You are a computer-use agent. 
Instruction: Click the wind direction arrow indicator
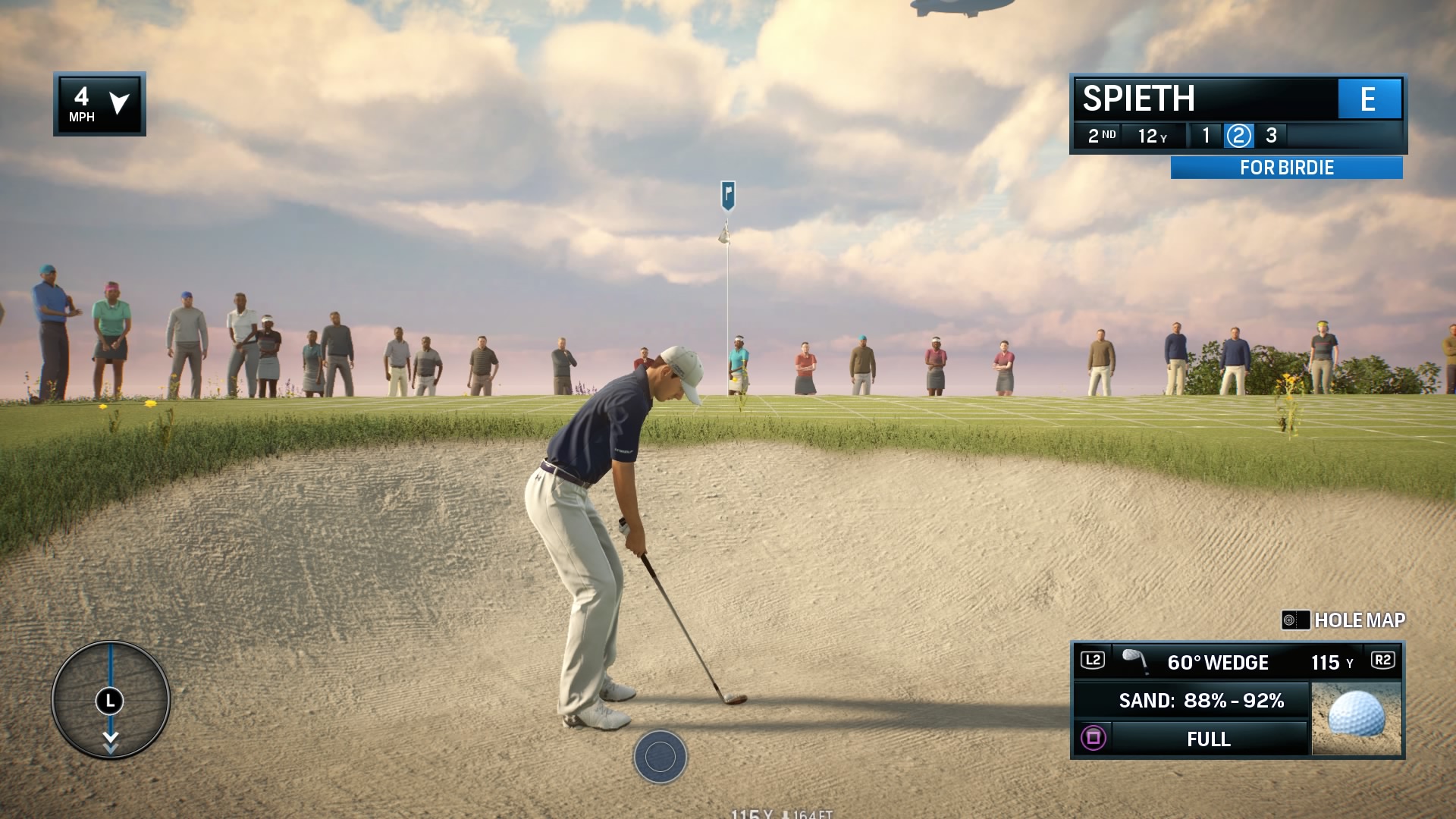(x=120, y=105)
